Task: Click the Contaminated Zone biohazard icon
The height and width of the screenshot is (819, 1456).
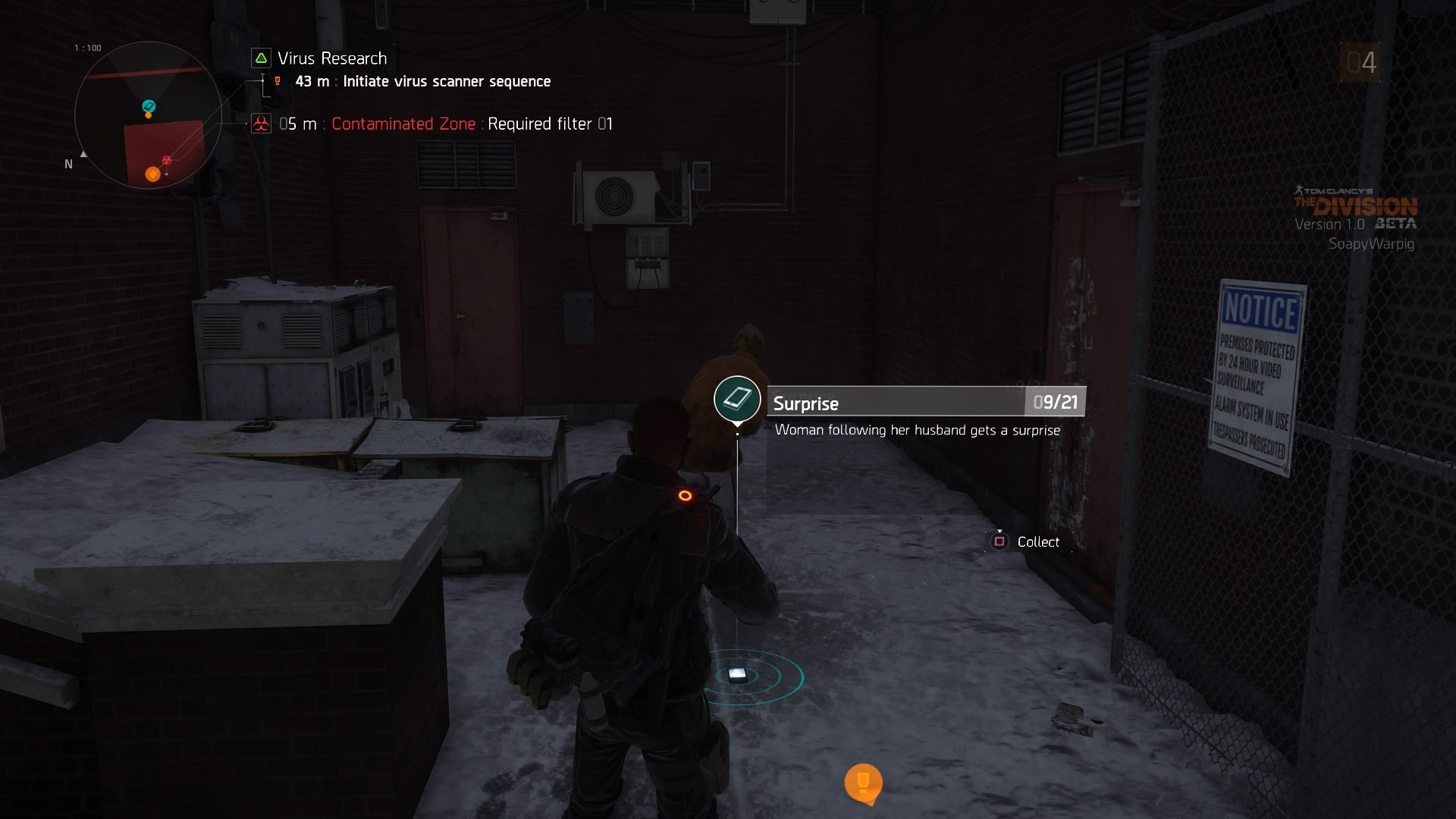Action: click(261, 124)
